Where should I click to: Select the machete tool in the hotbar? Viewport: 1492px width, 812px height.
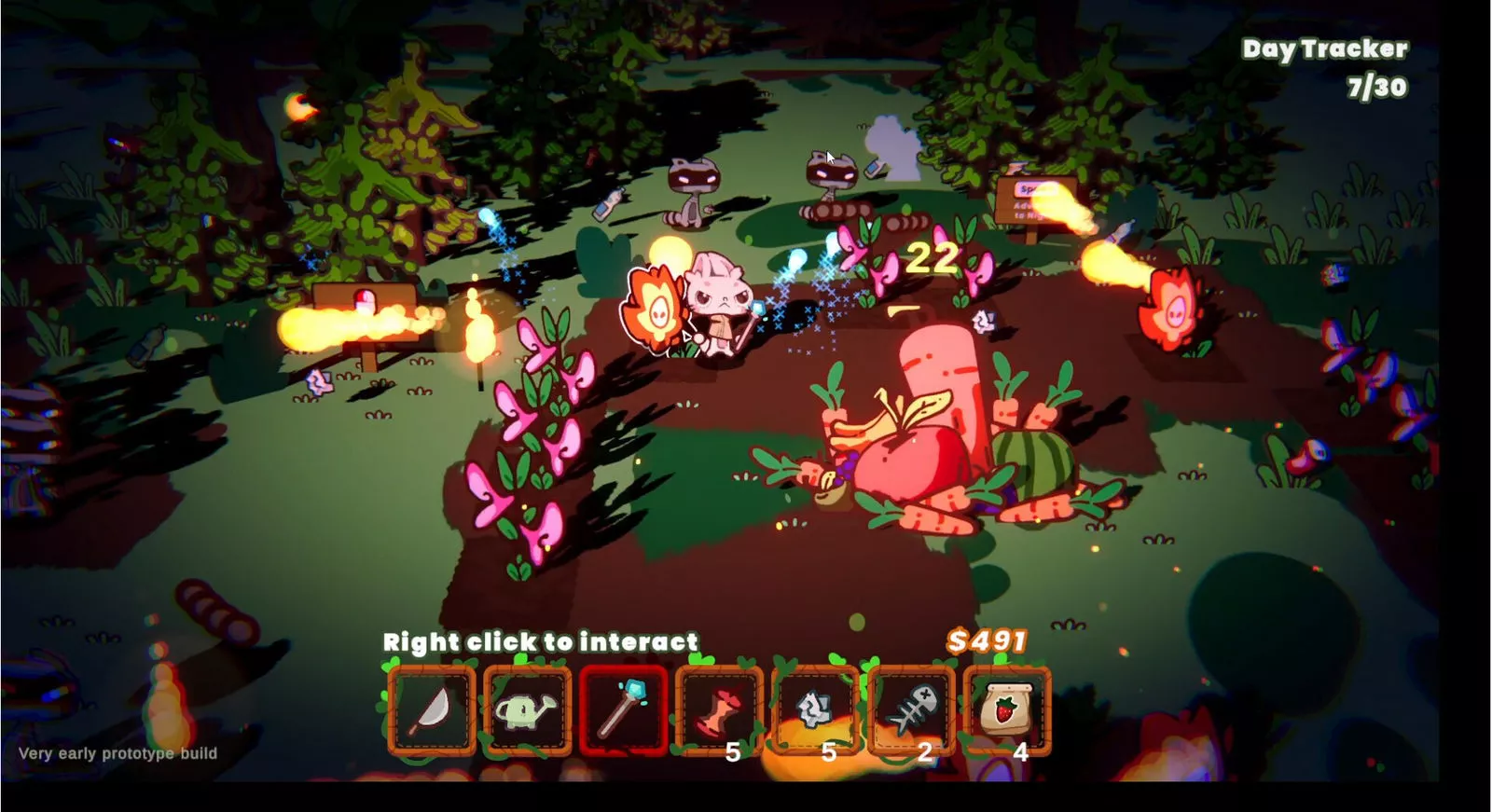pos(435,710)
